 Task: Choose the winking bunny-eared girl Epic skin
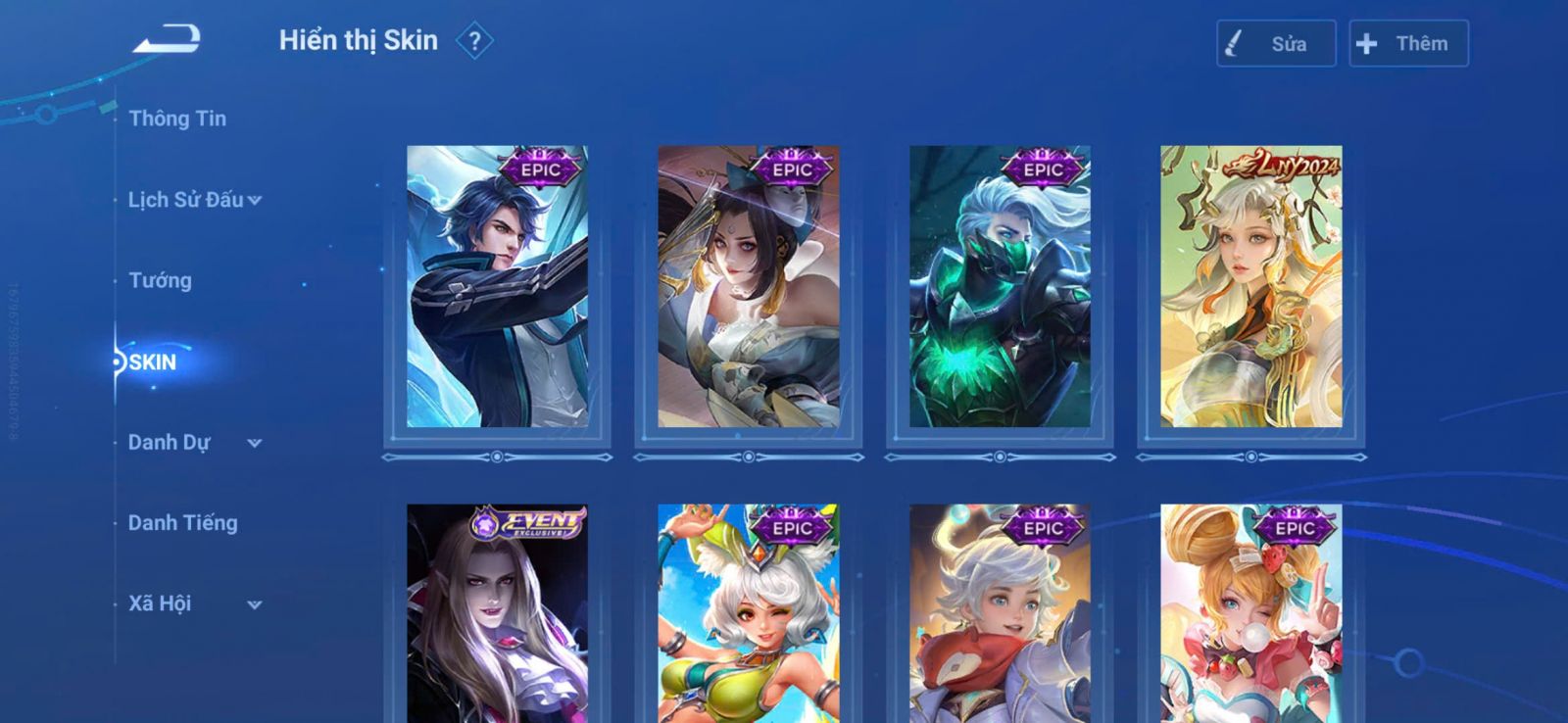(748, 614)
